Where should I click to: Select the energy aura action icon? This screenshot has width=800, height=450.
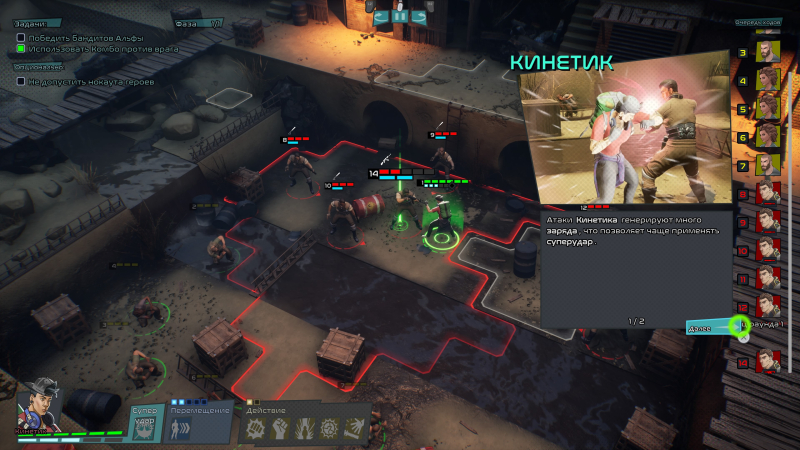[305, 429]
